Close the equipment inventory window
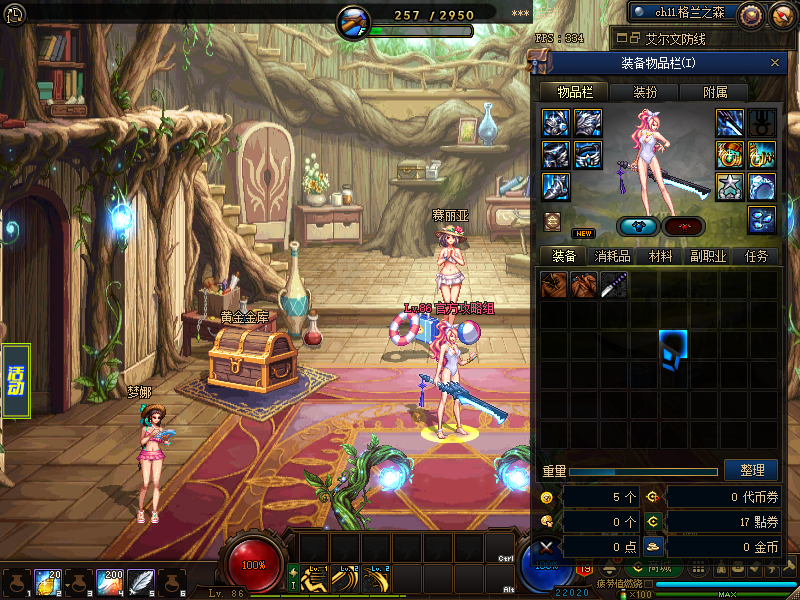Viewport: 800px width, 600px height. pos(775,63)
